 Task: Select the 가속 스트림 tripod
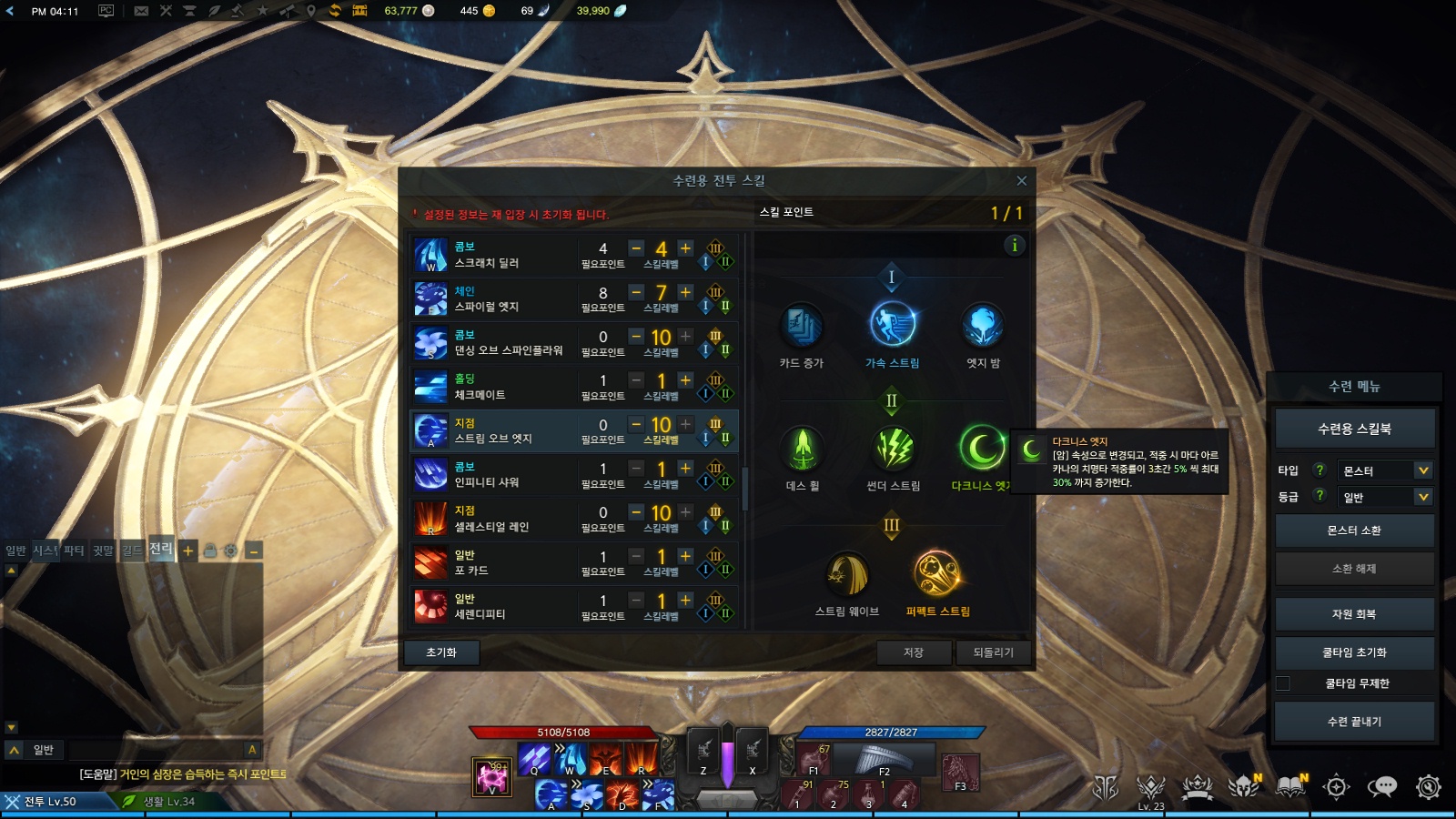(892, 325)
